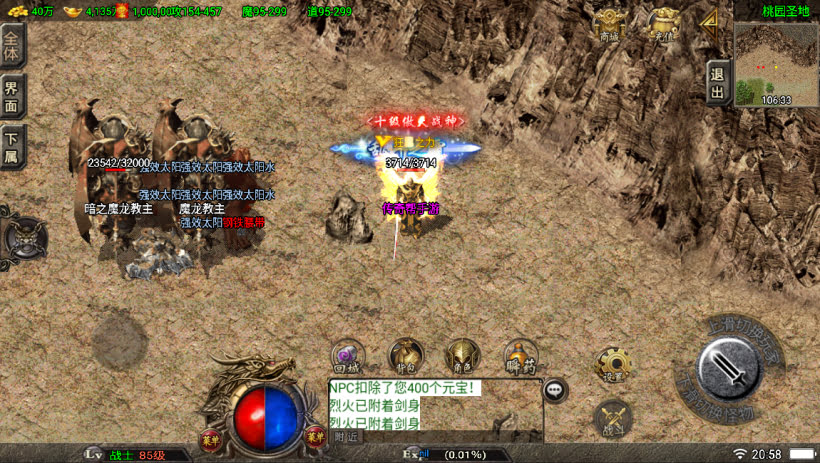Open the 角色 character sheet
Image resolution: width=820 pixels, height=463 pixels.
(462, 356)
